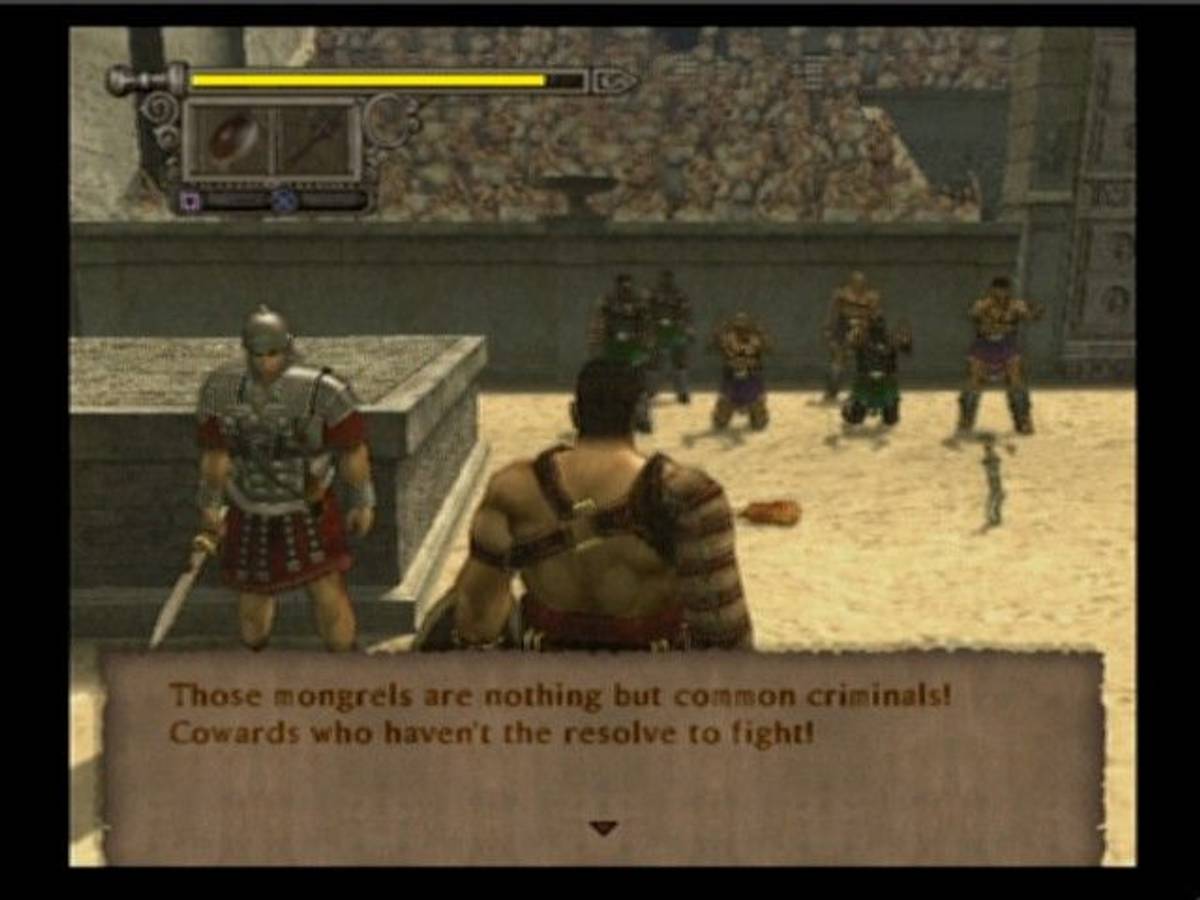The width and height of the screenshot is (1200, 900).
Task: Select the shield equipment slot
Action: point(229,140)
